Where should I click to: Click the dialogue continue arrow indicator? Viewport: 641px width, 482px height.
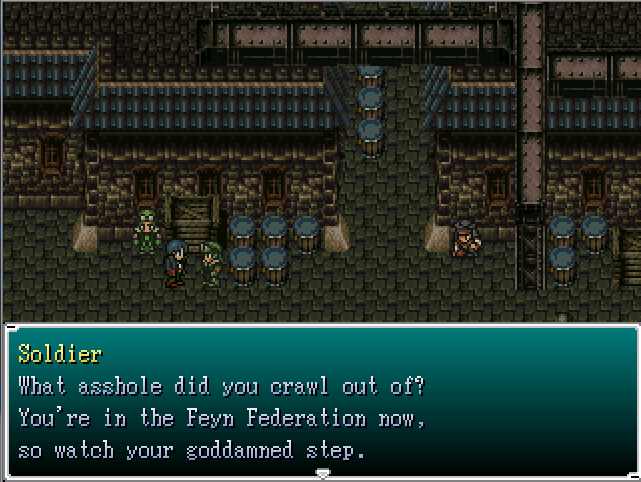click(321, 472)
